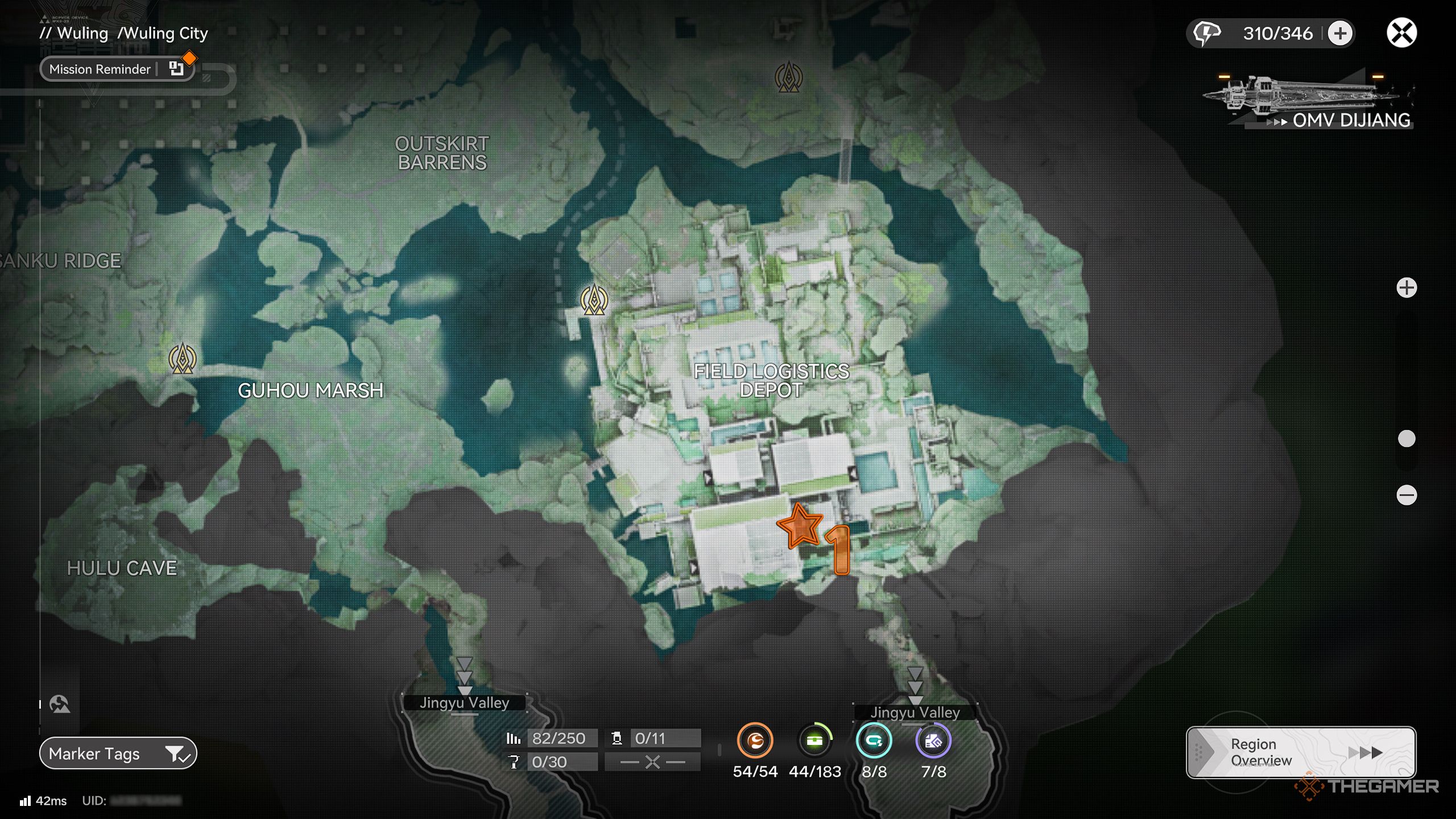Click the map zoom slider handle
The image size is (1456, 819).
[x=1407, y=439]
